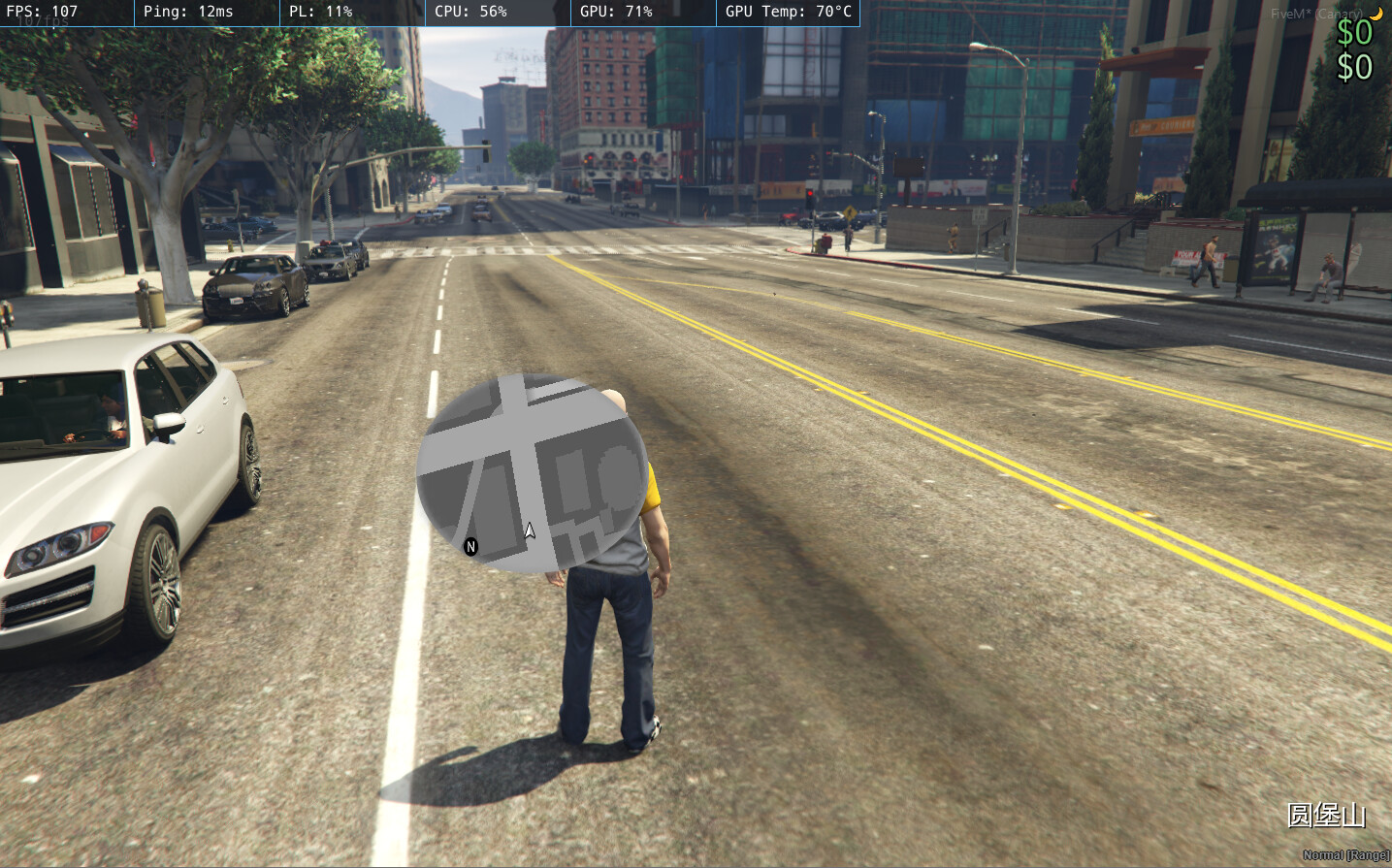The image size is (1392, 868).
Task: Click the GPU Temp: 70°C indicator
Action: (x=788, y=13)
